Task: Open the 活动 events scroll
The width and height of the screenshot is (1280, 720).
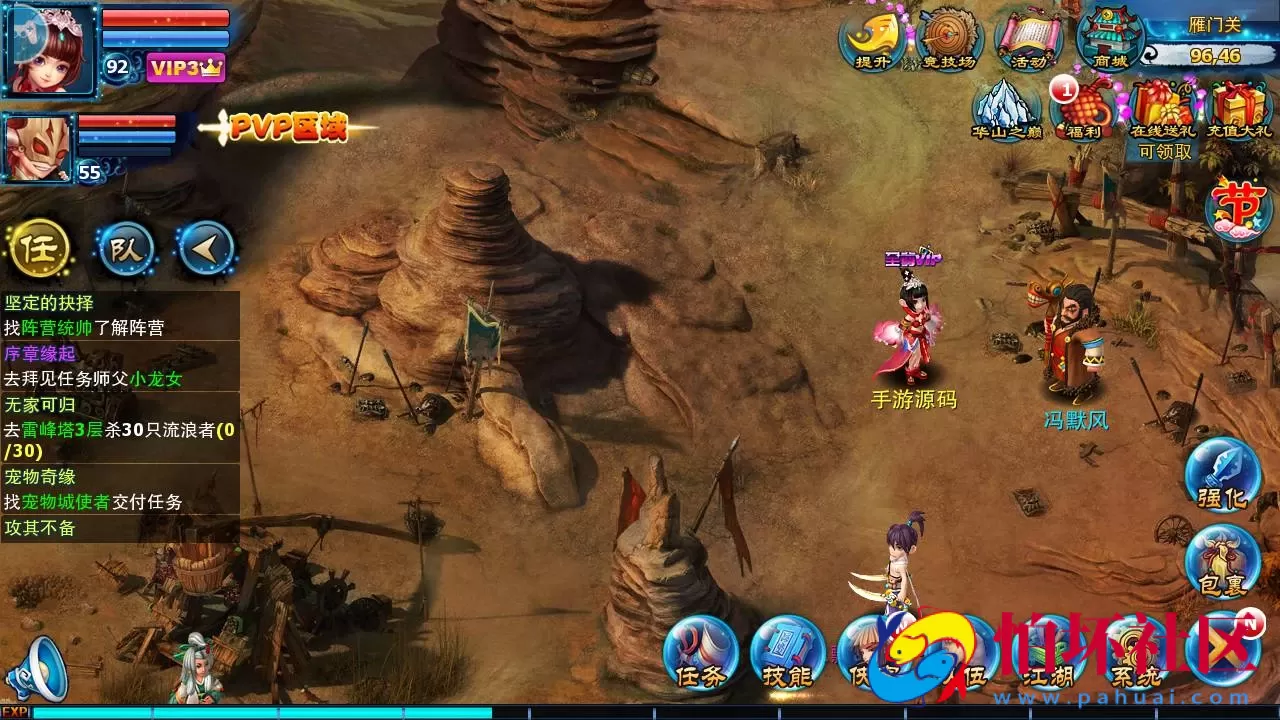Action: (x=1029, y=40)
